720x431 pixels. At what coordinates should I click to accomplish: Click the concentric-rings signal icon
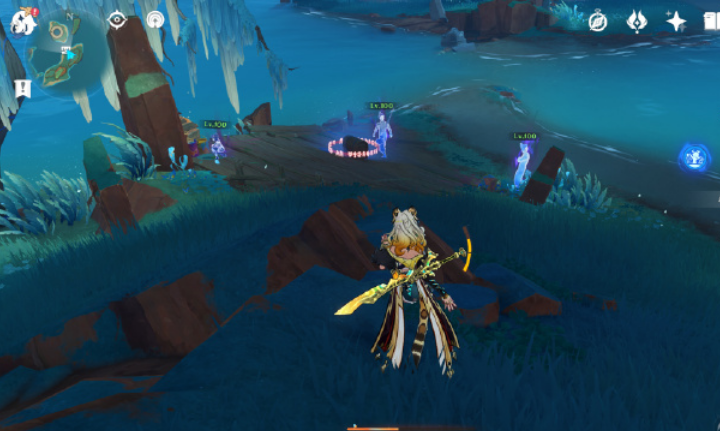click(155, 20)
